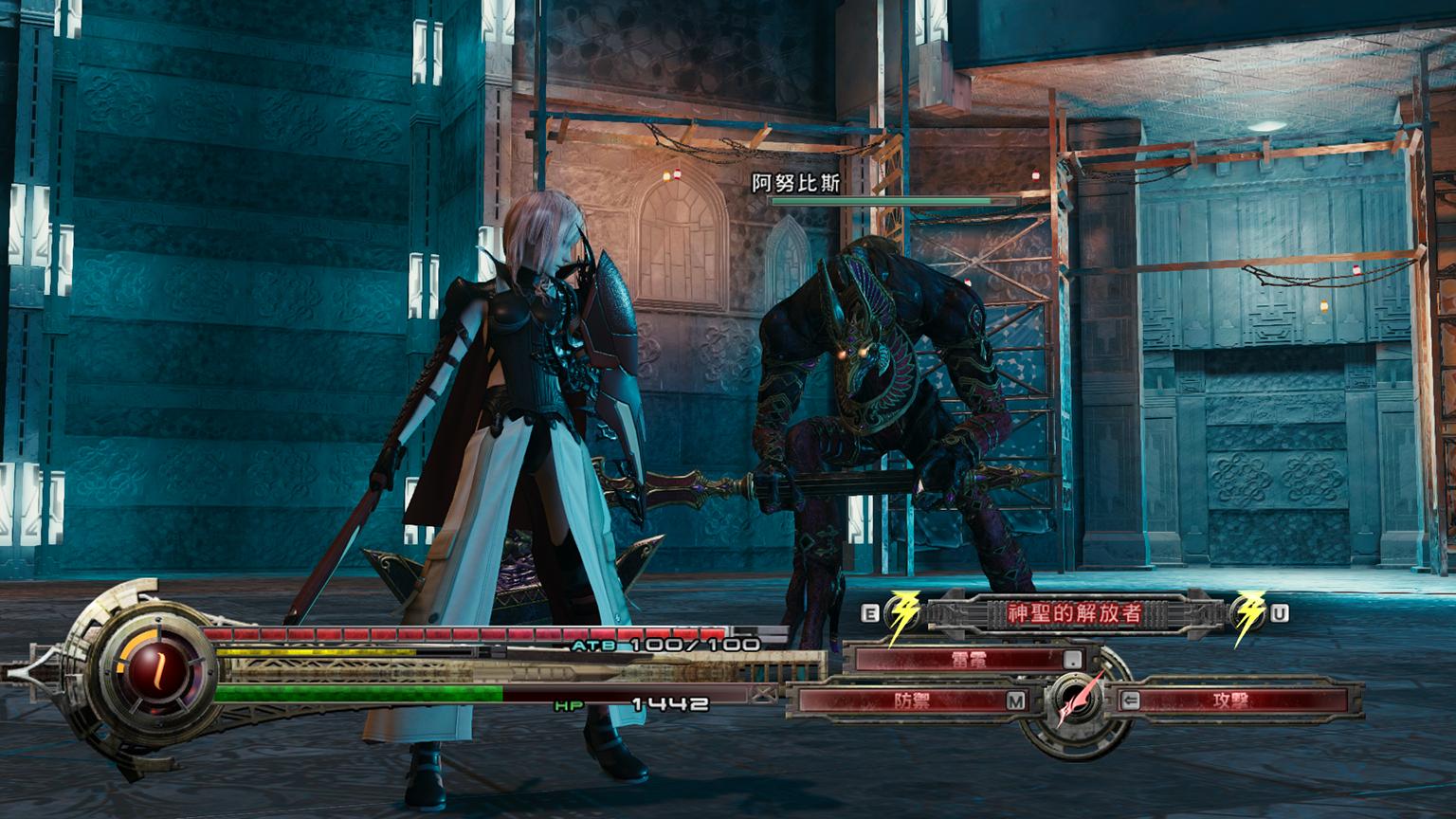Screen dimensions: 1456x819
Task: Switch schema with the right lightning icon
Action: tap(1249, 613)
